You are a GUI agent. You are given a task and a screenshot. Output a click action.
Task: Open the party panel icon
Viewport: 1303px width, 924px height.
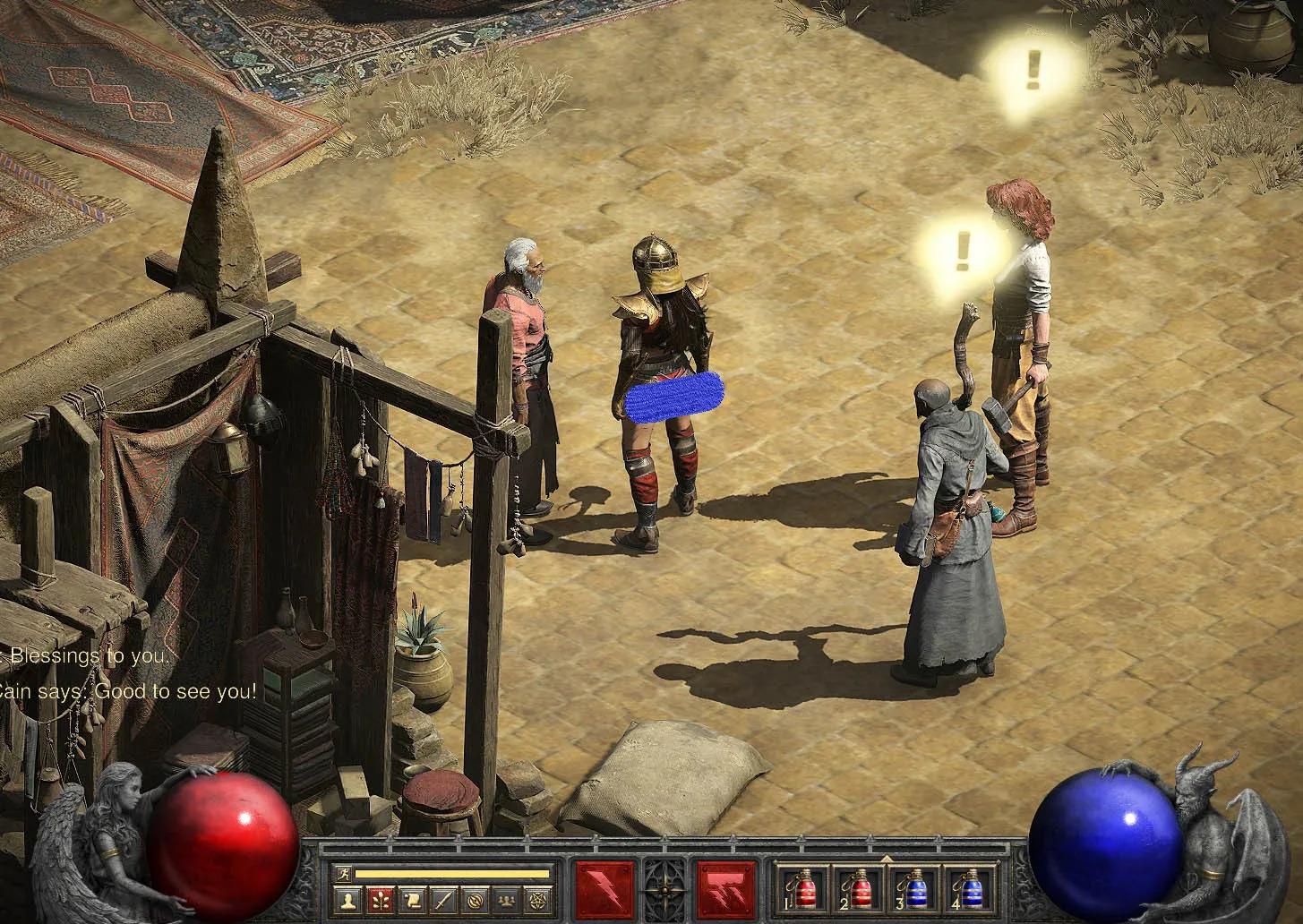tap(508, 899)
